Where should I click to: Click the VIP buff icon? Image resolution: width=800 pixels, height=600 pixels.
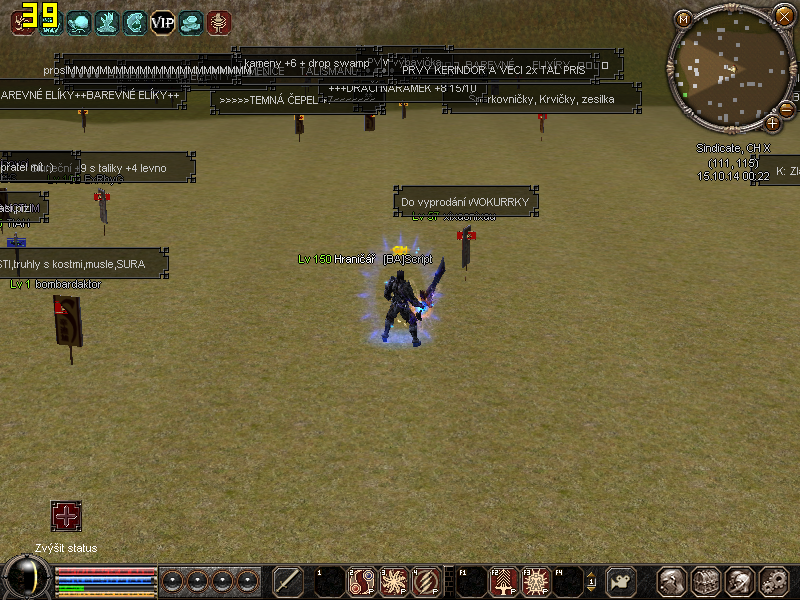point(162,22)
